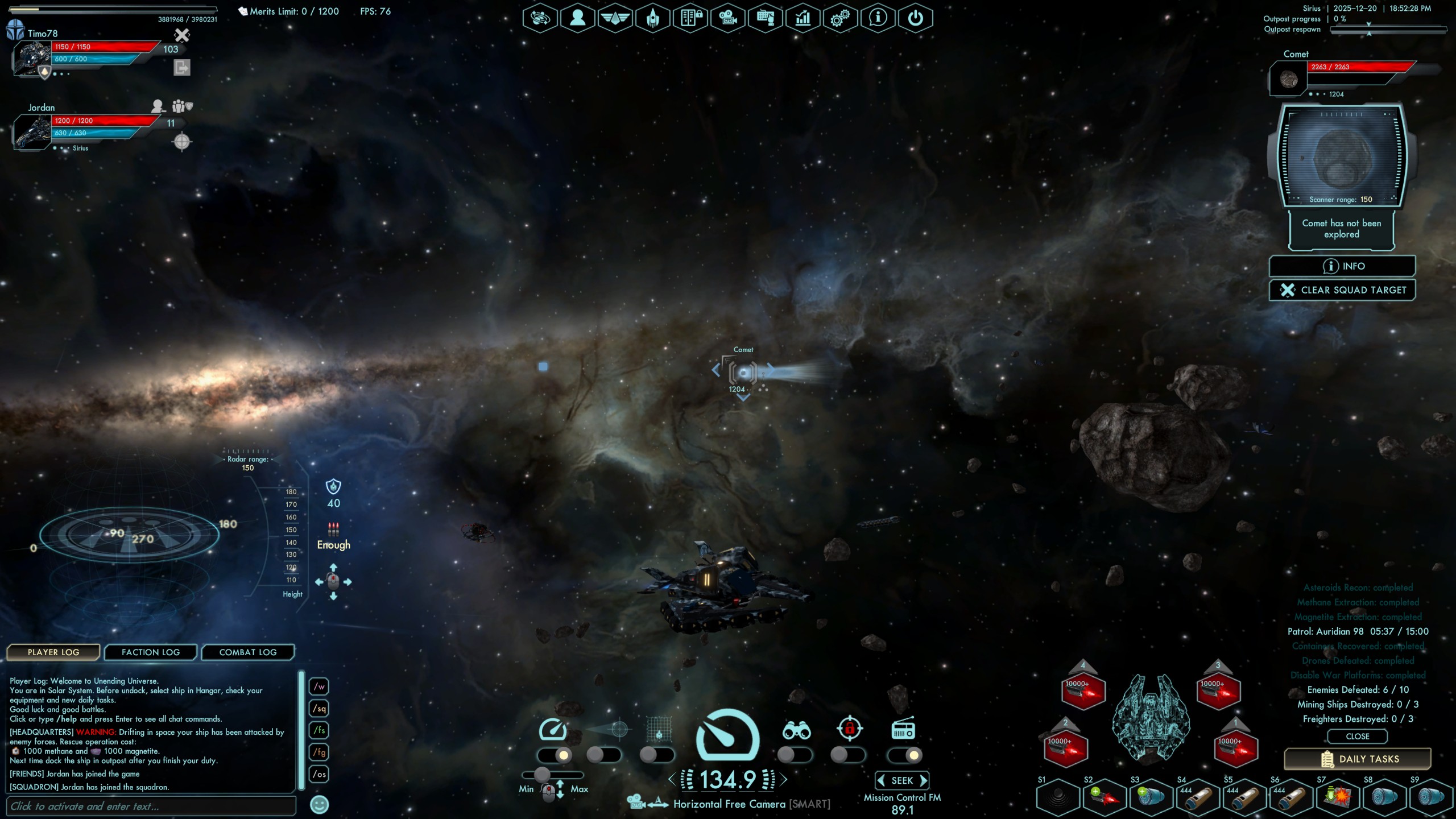
Task: Seek the next radio station
Action: (x=924, y=781)
